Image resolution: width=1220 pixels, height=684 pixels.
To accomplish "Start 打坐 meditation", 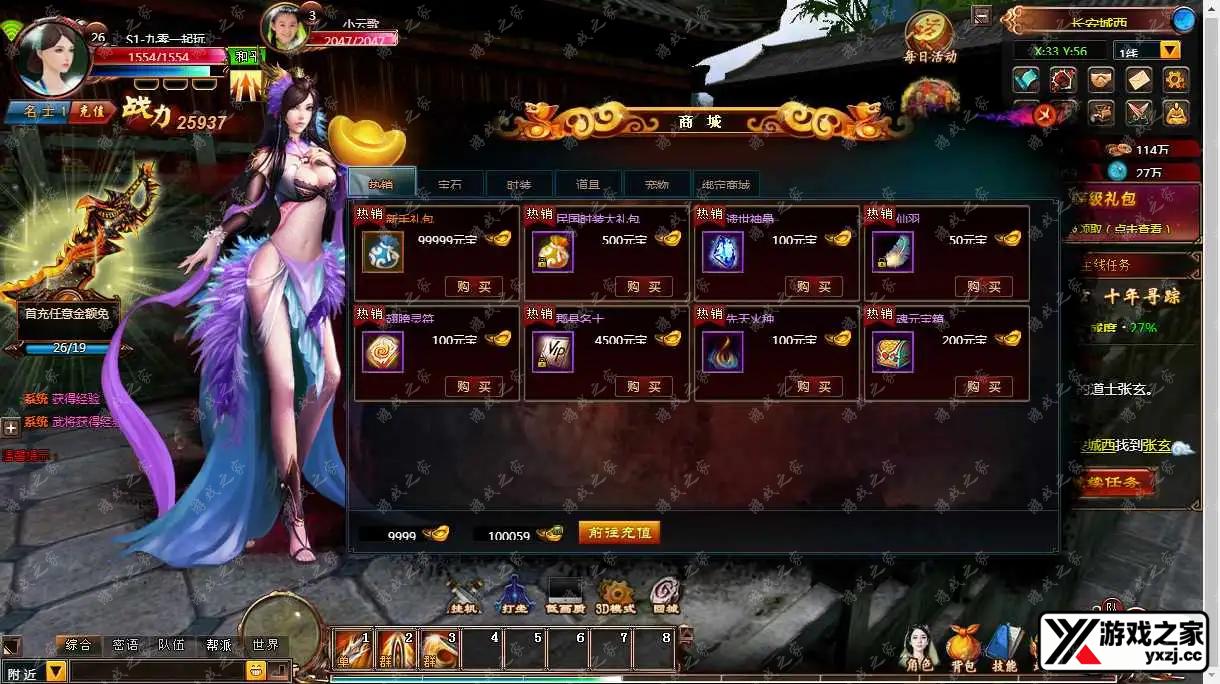I will tap(514, 594).
